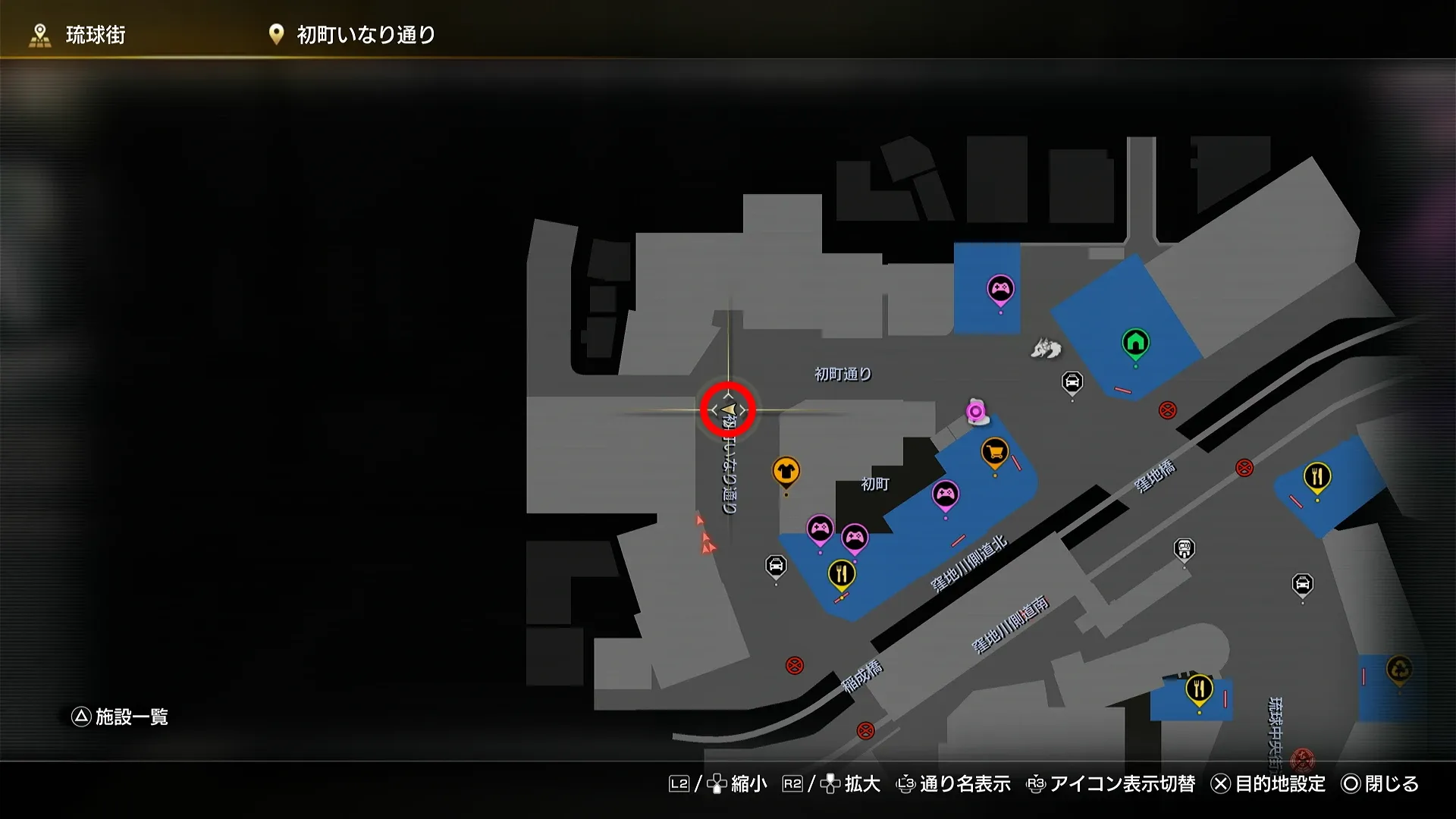
Task: Click the player marker inside the red circle
Action: 729,409
